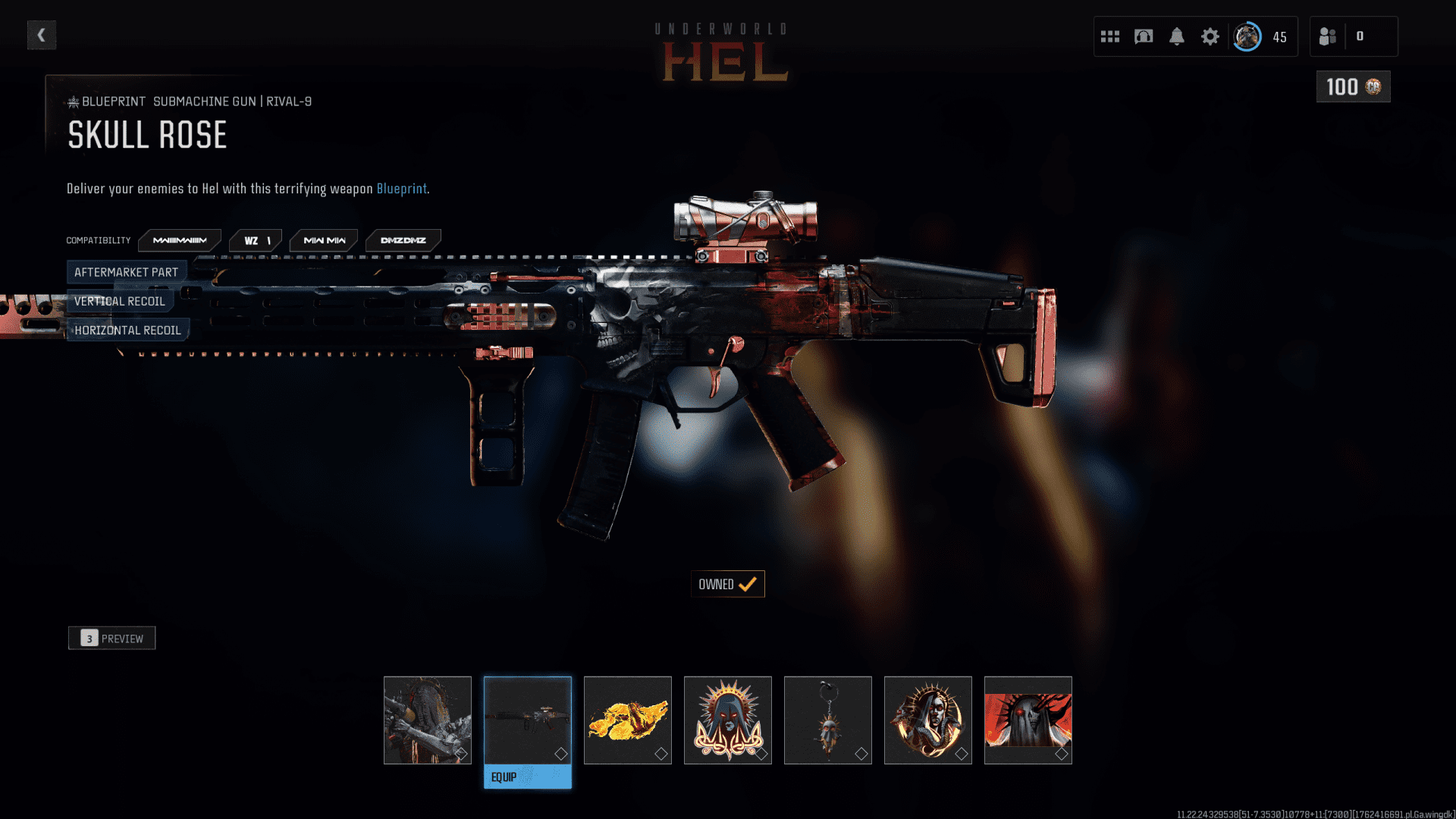1456x819 pixels.
Task: Open the social party icon
Action: (1328, 36)
